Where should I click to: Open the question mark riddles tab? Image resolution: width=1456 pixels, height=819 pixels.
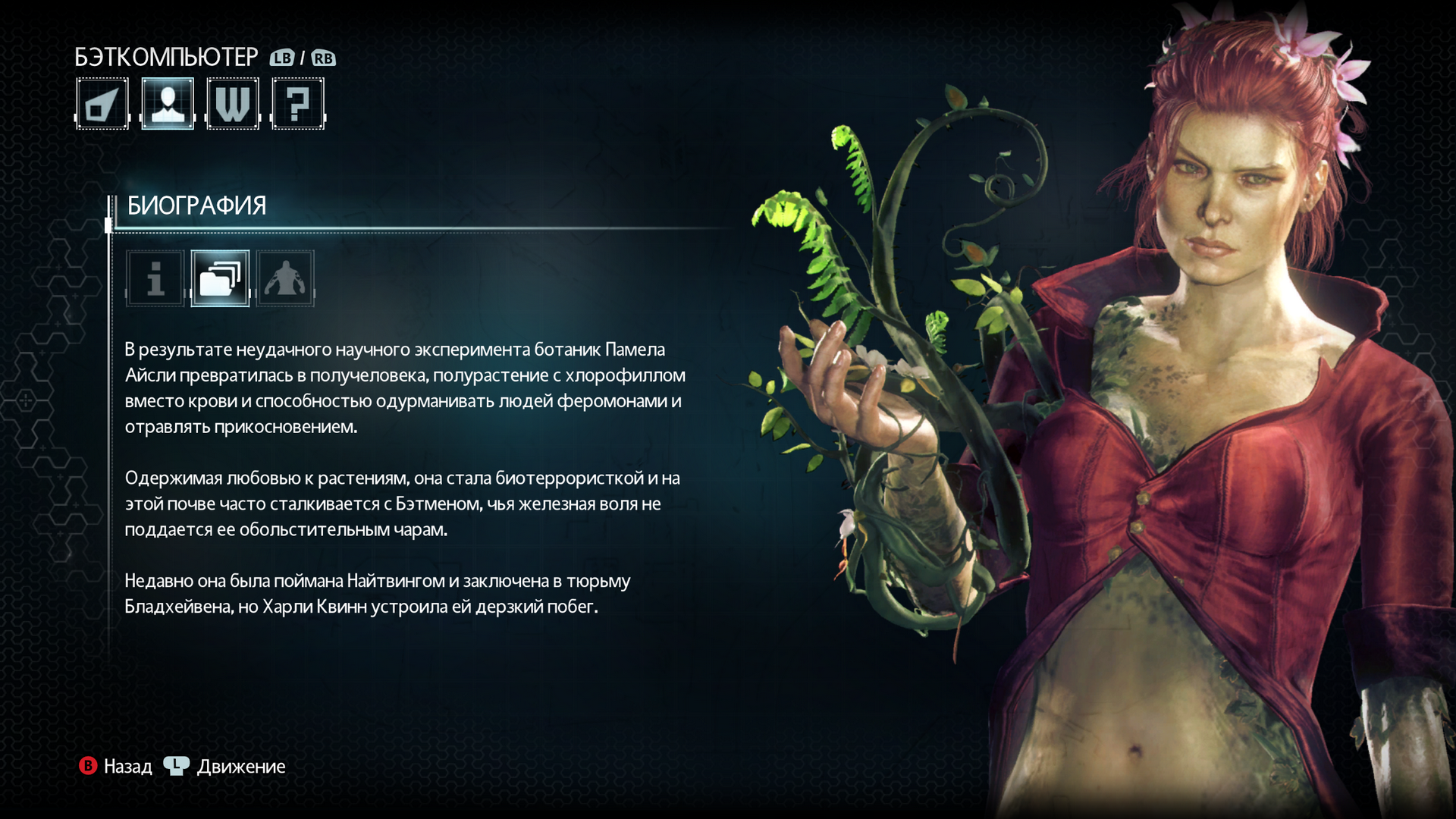pos(298,104)
